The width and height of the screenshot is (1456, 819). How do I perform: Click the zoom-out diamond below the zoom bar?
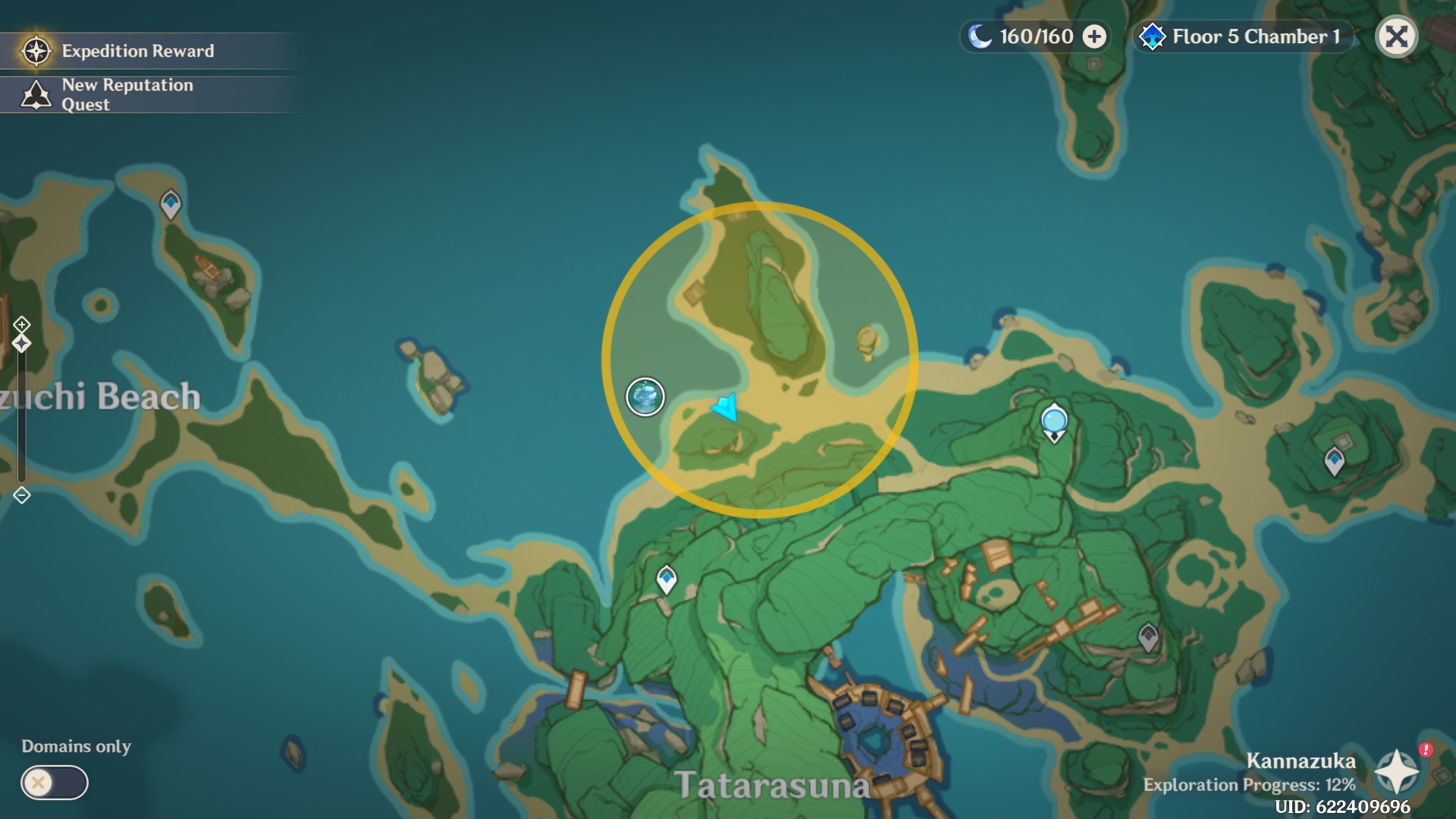tap(20, 497)
